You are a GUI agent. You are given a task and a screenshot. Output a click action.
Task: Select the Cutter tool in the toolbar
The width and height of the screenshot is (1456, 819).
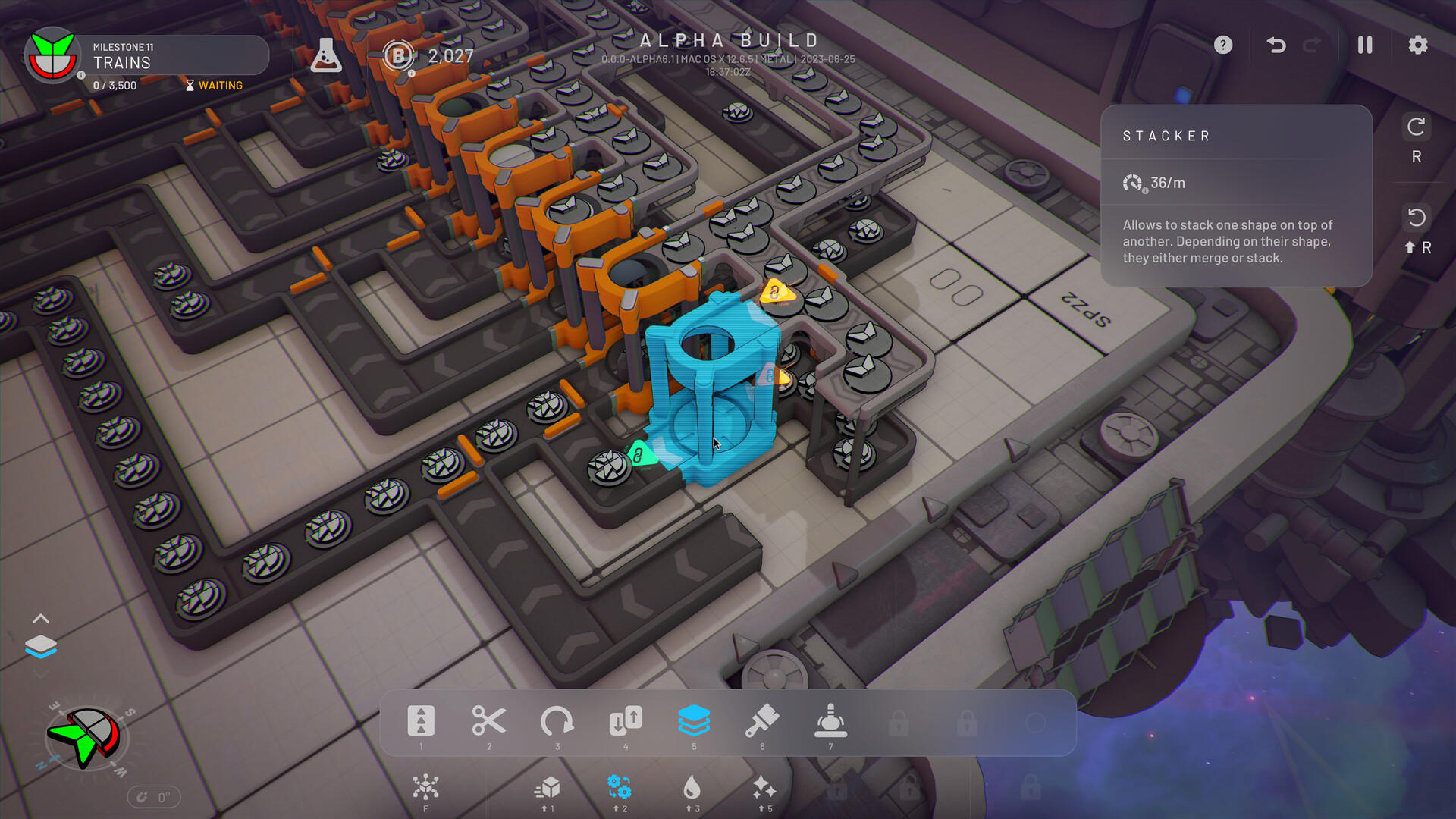click(489, 720)
